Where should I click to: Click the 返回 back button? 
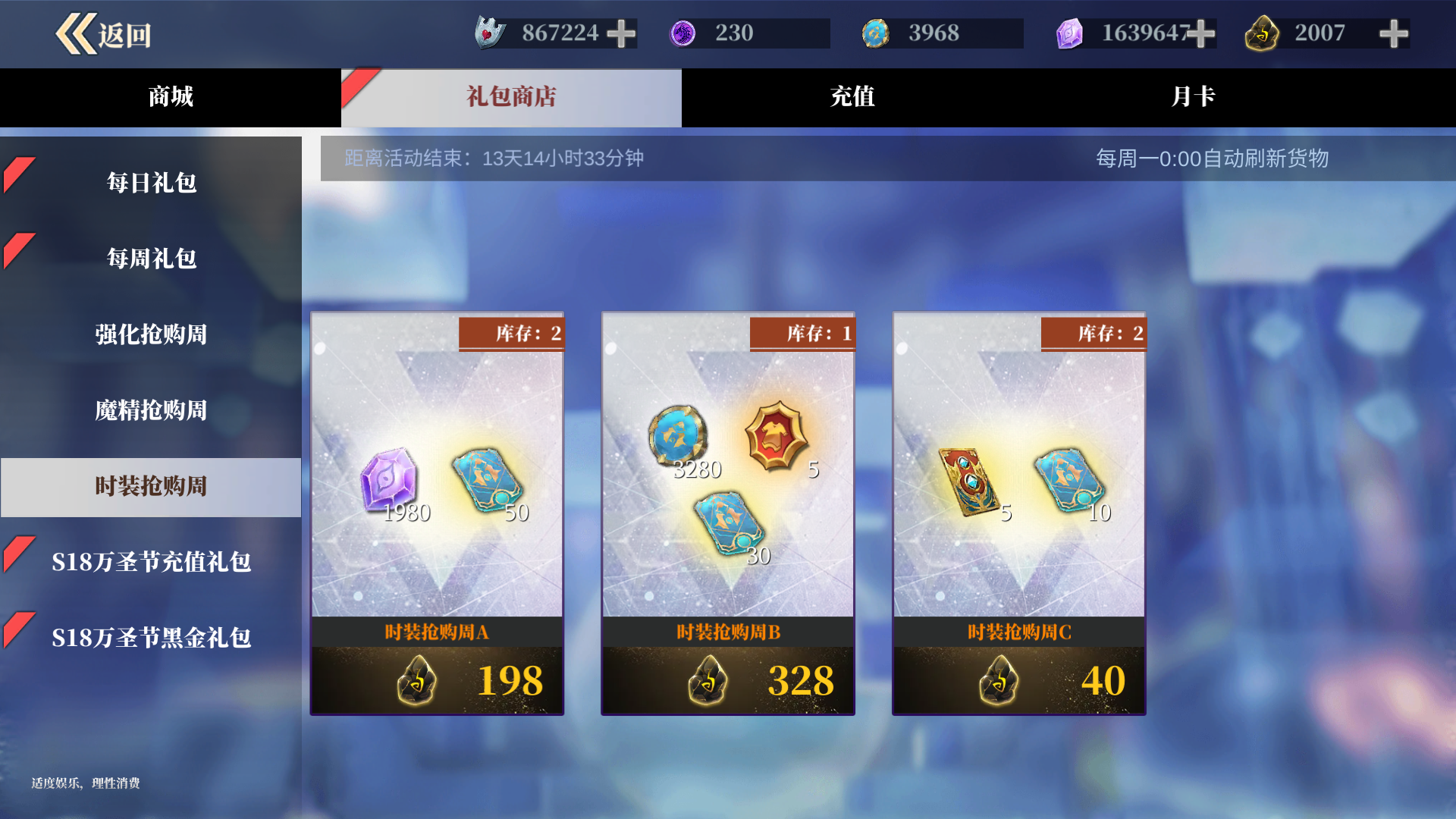pos(104,33)
